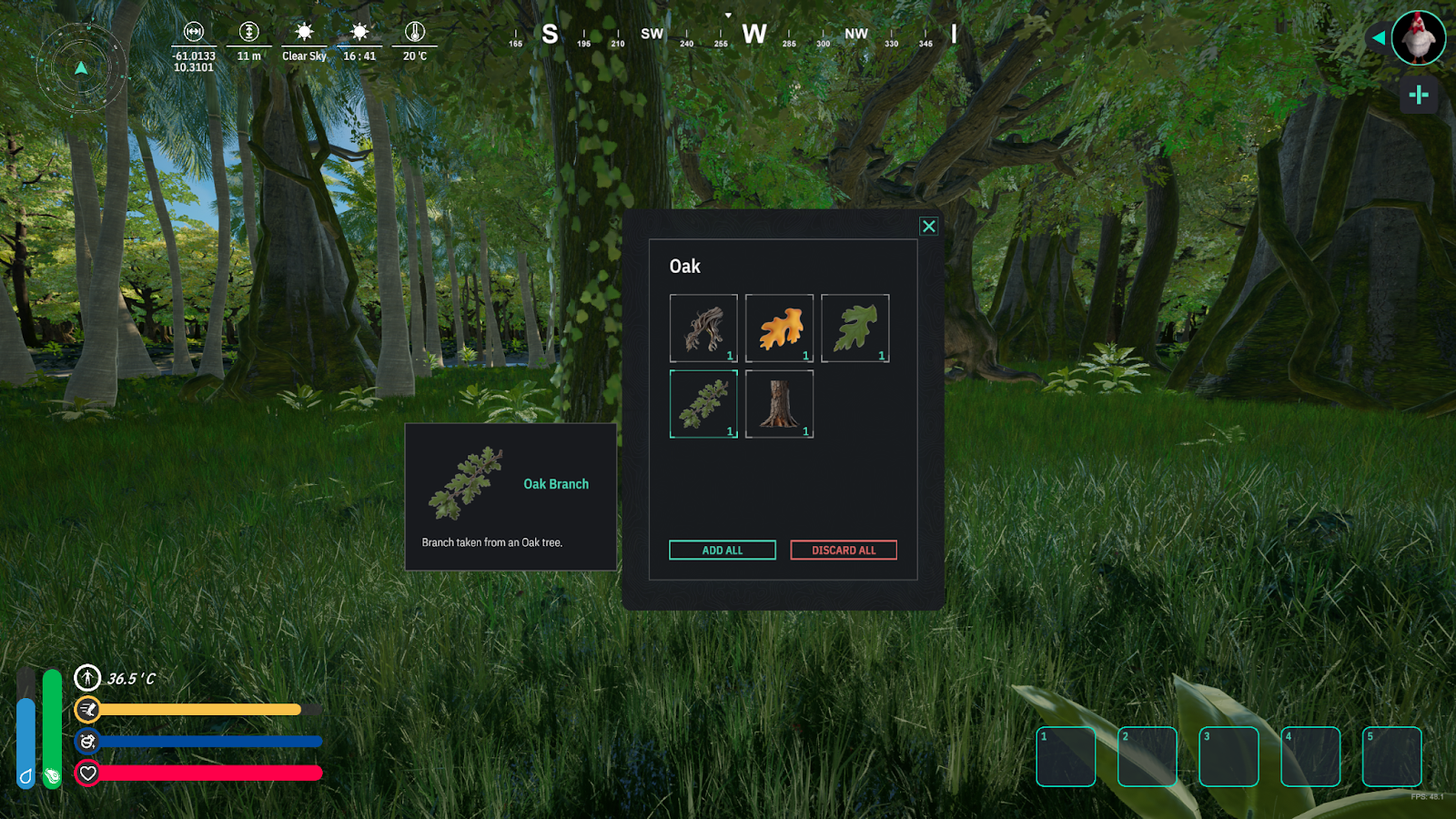
Task: Discard all Oak items
Action: (844, 551)
